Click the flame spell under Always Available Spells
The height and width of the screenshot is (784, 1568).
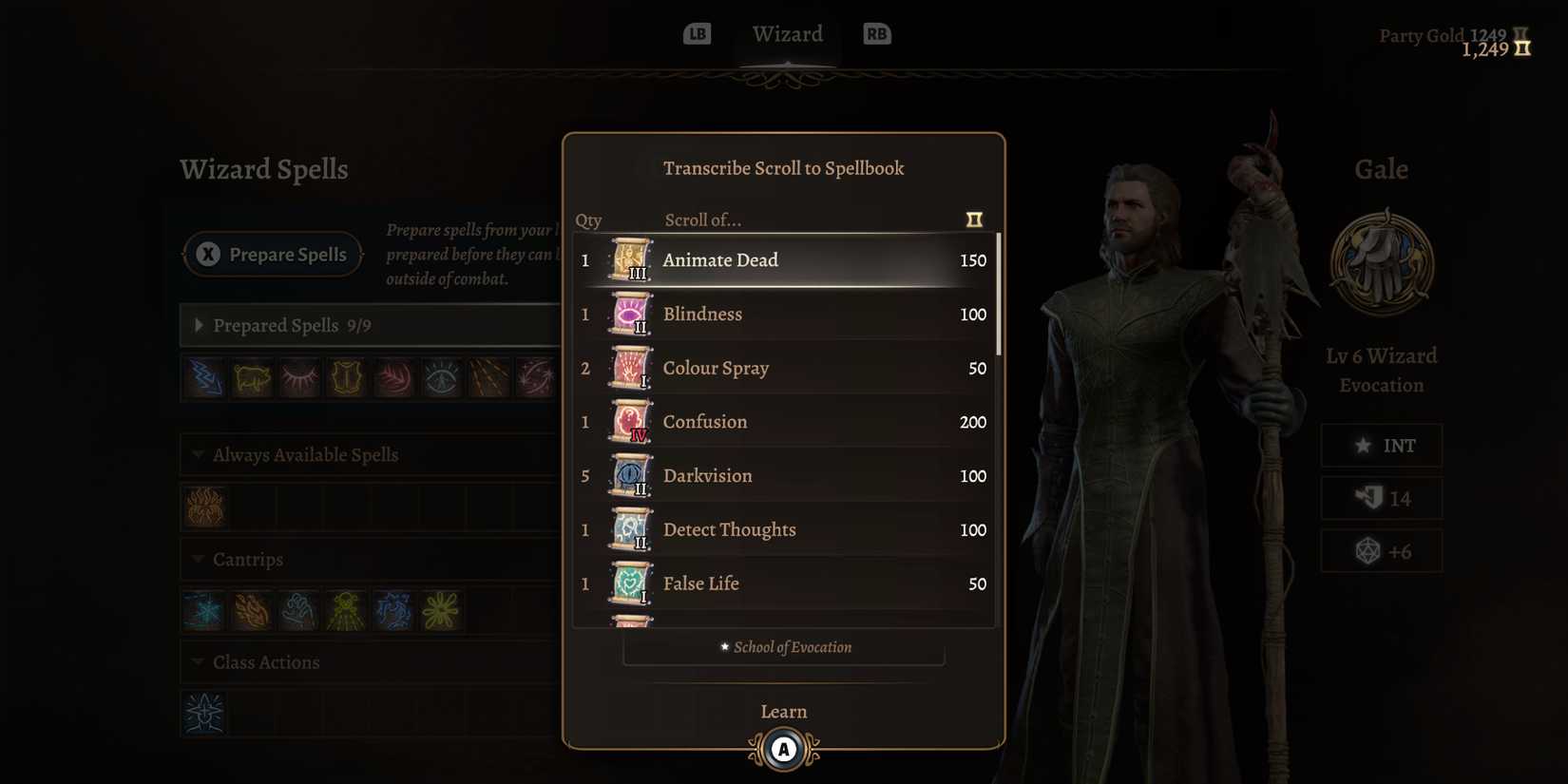203,507
